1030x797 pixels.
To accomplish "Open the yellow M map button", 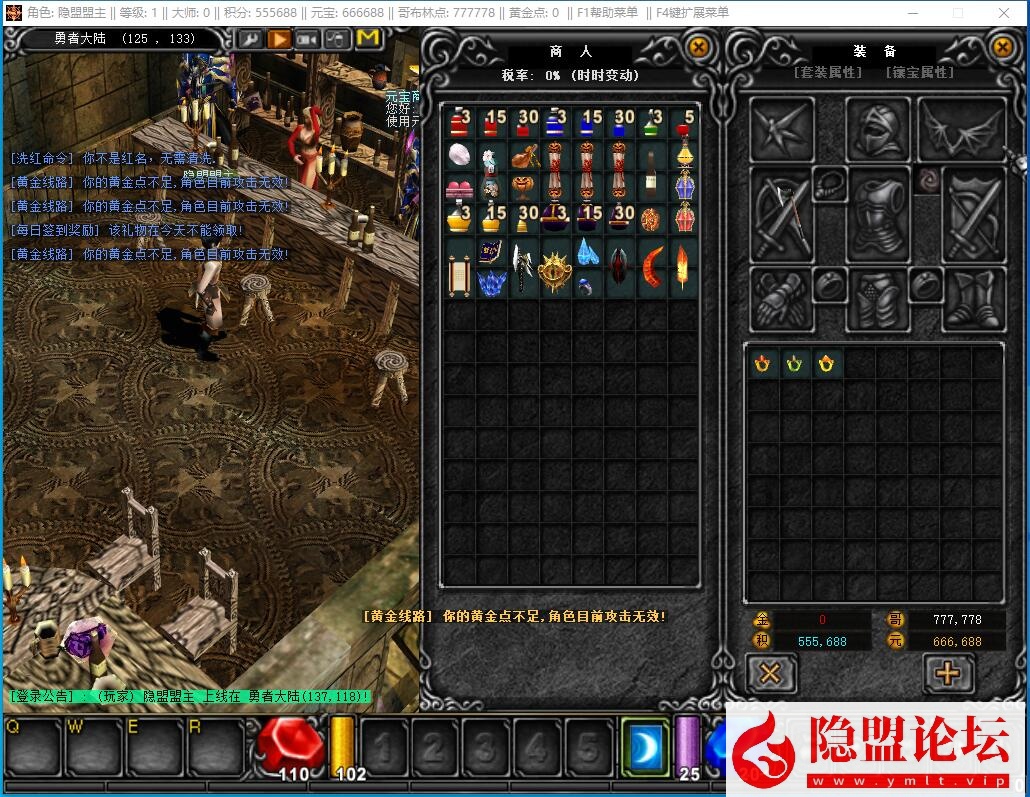I will point(368,38).
